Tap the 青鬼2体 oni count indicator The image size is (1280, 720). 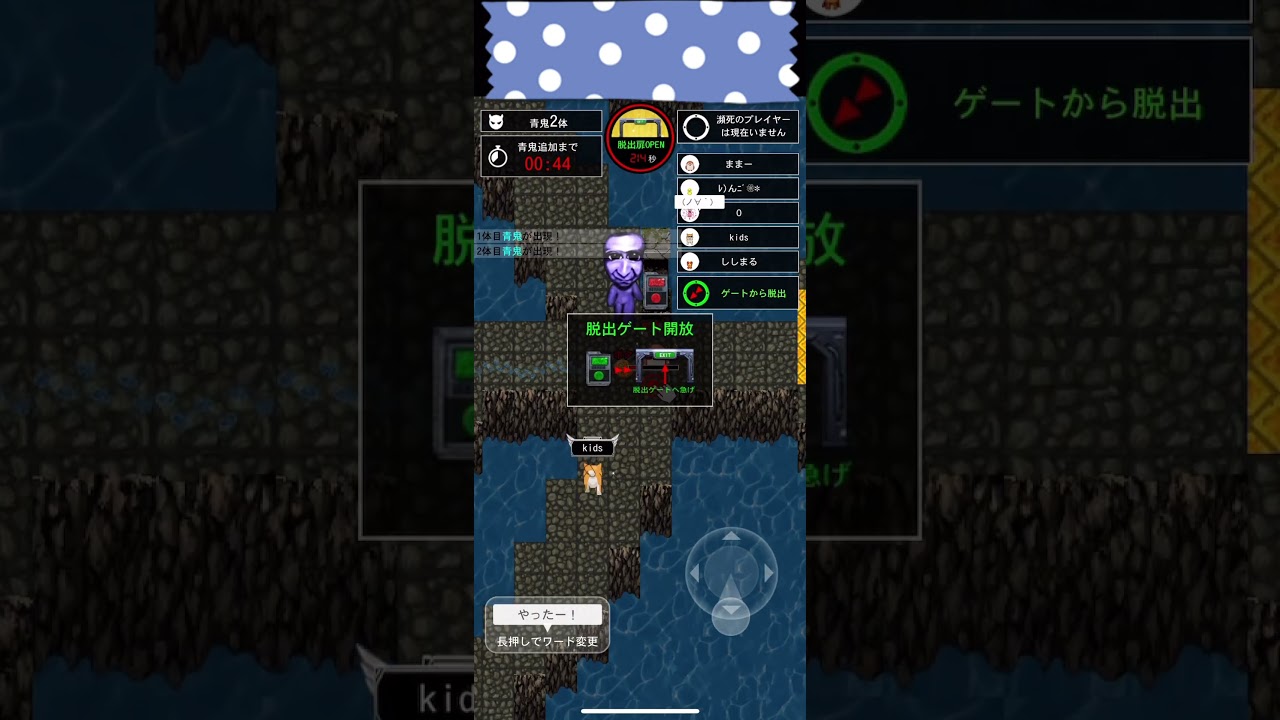541,122
